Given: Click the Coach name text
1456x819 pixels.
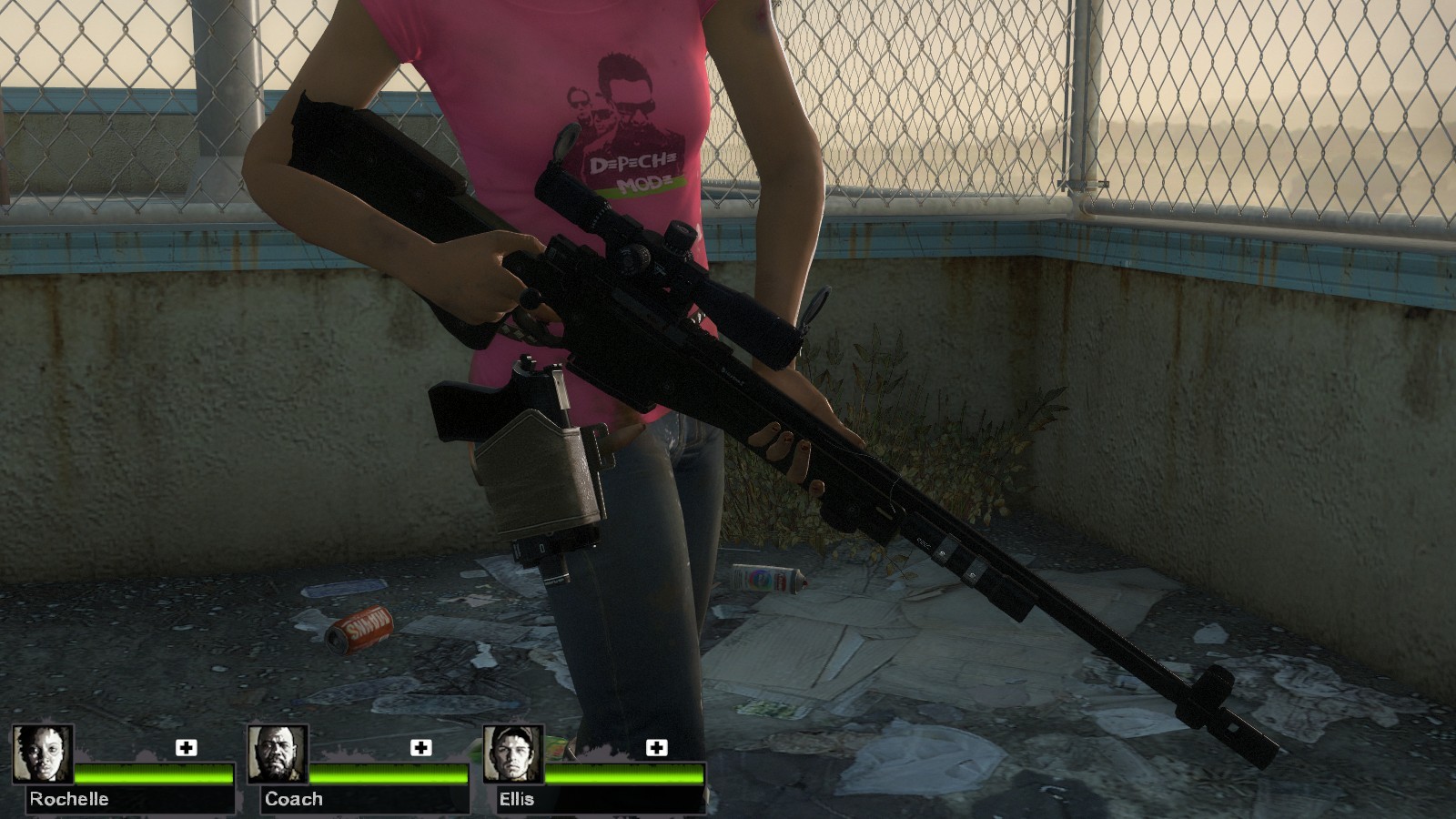Looking at the screenshot, I should tap(291, 800).
